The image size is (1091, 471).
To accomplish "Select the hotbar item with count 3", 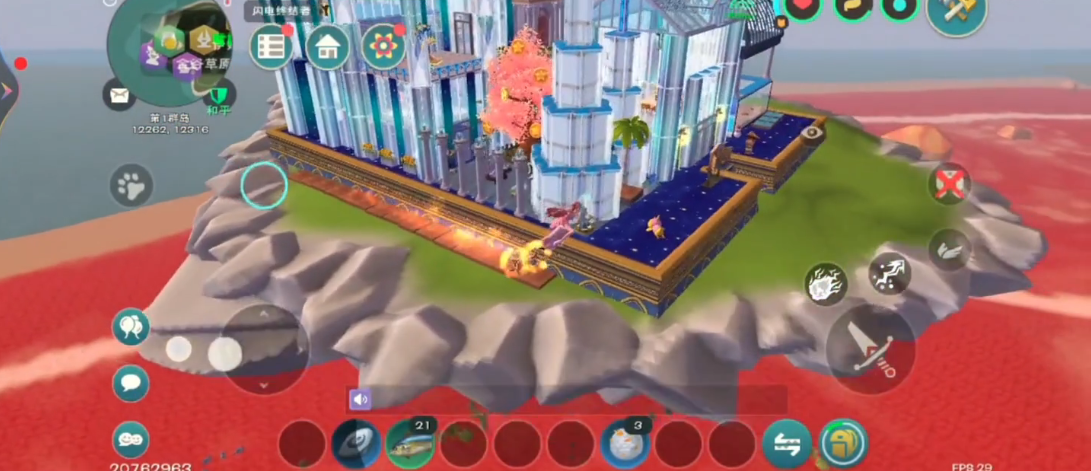I will [x=625, y=443].
